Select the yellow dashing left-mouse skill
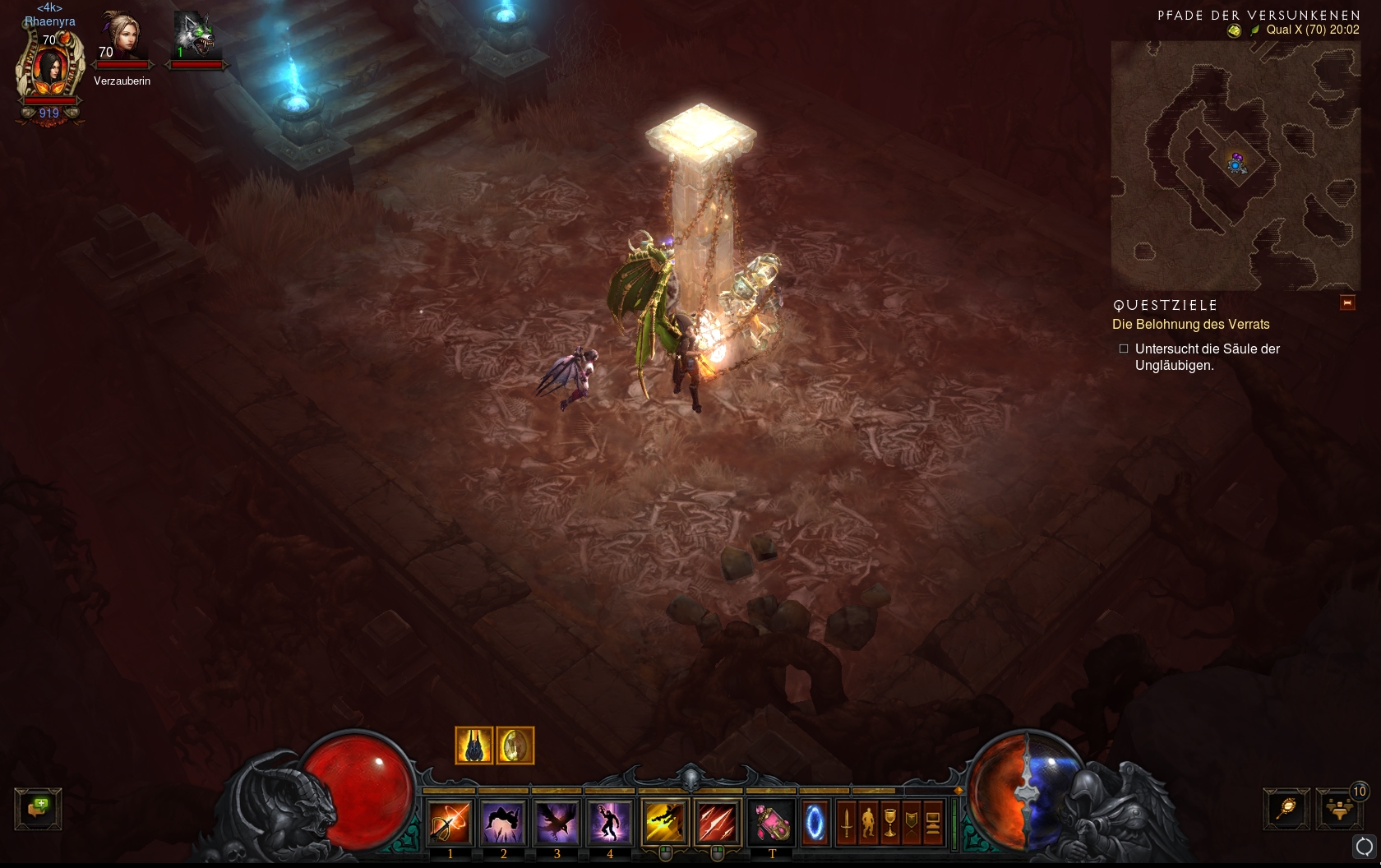 664,821
